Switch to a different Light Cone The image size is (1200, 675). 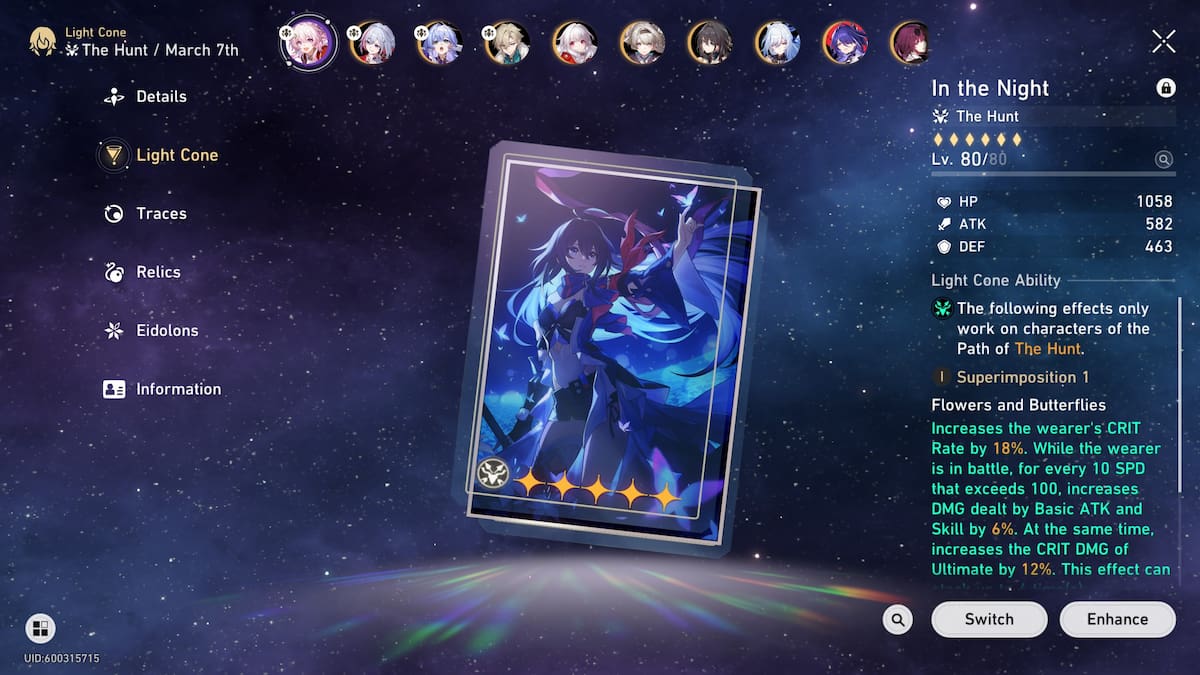pyautogui.click(x=989, y=619)
